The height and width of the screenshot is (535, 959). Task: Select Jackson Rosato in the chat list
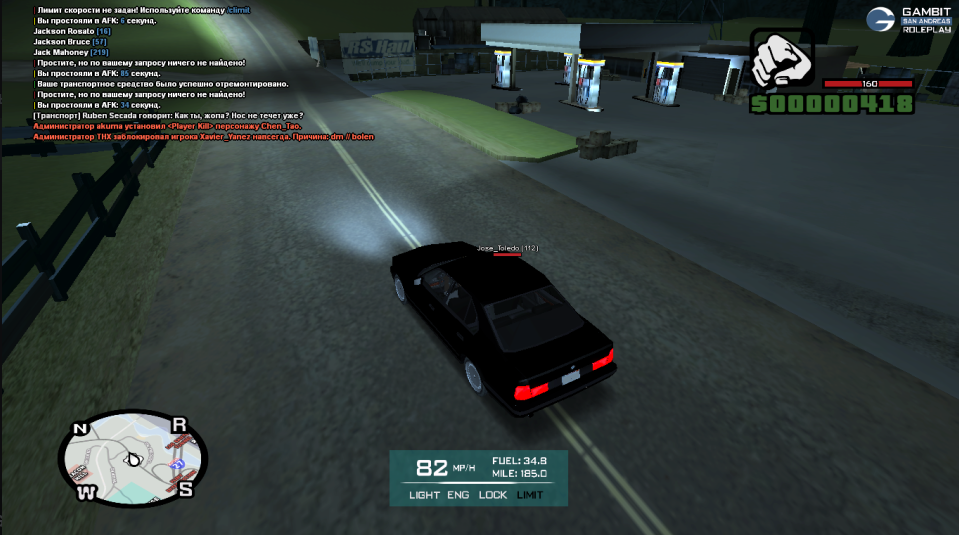coord(64,31)
